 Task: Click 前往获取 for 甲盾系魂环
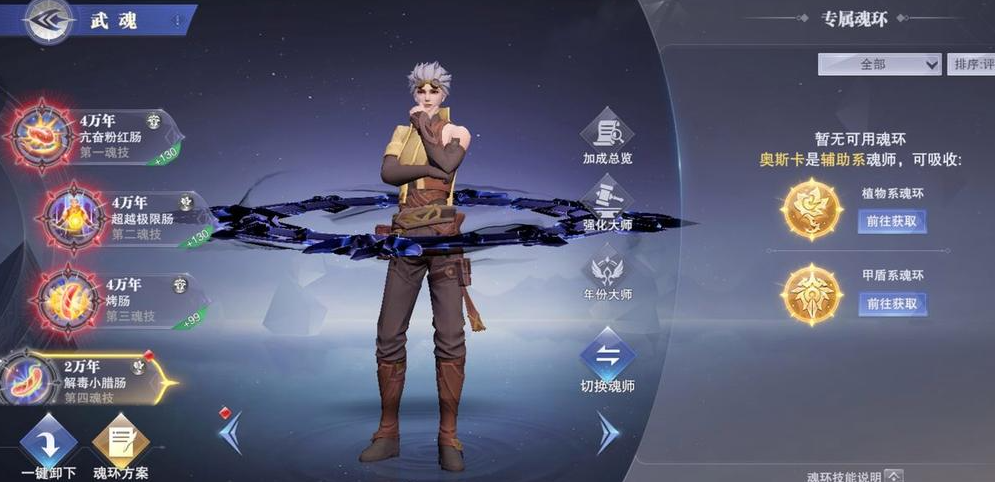pos(891,303)
